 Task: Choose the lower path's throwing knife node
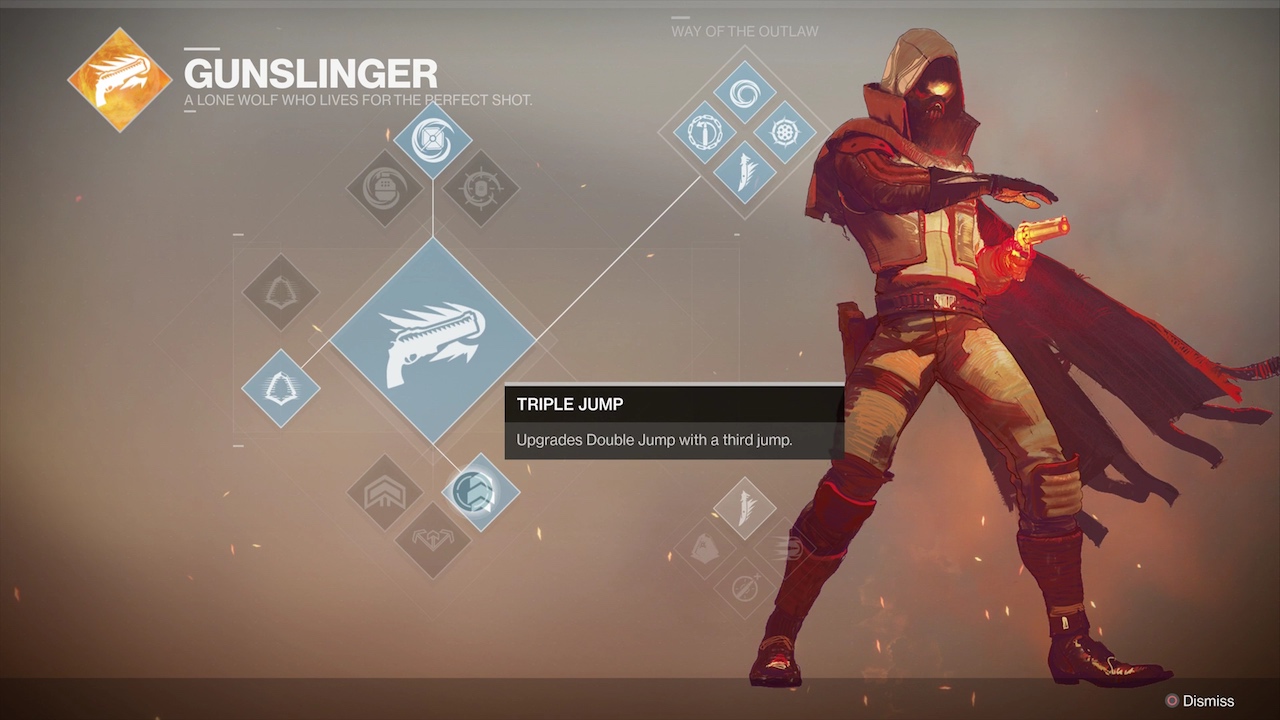tap(744, 507)
